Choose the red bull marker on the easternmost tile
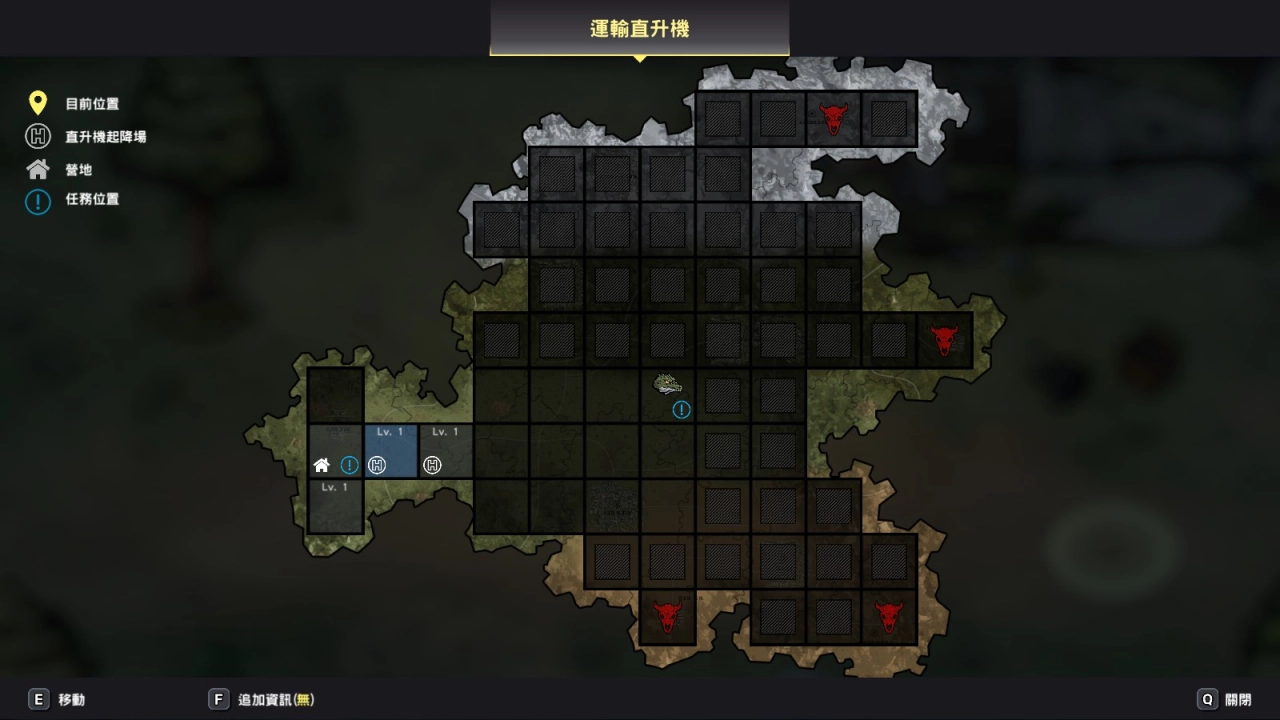The image size is (1280, 720). (944, 340)
